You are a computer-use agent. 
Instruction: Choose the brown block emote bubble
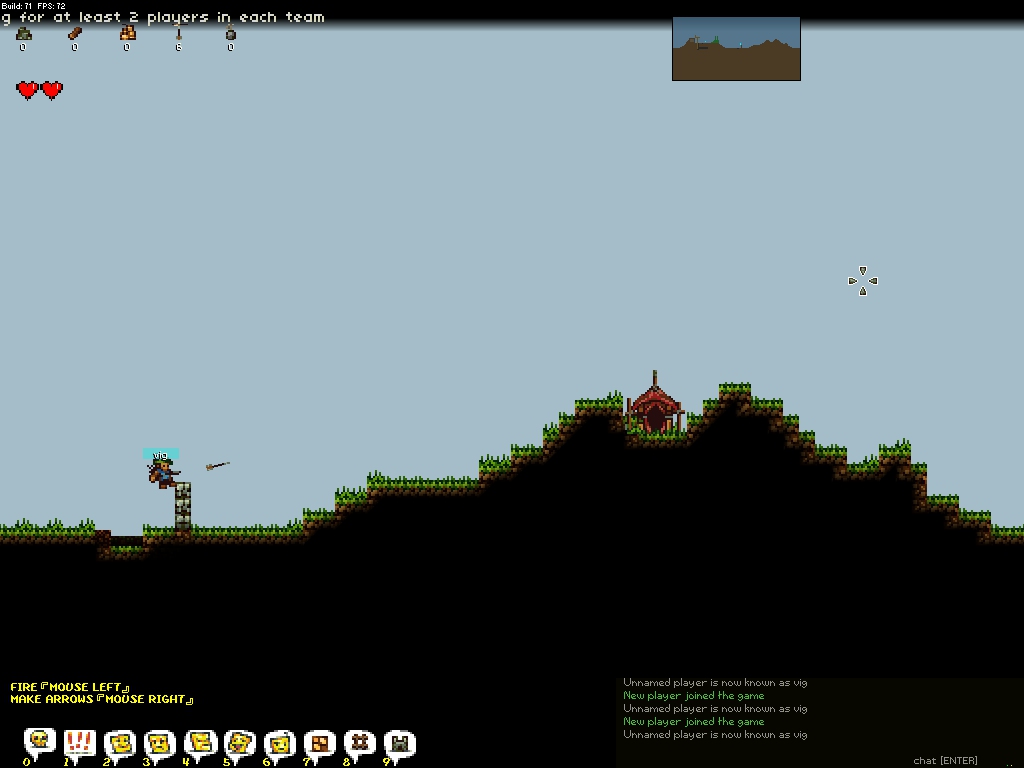tap(319, 742)
